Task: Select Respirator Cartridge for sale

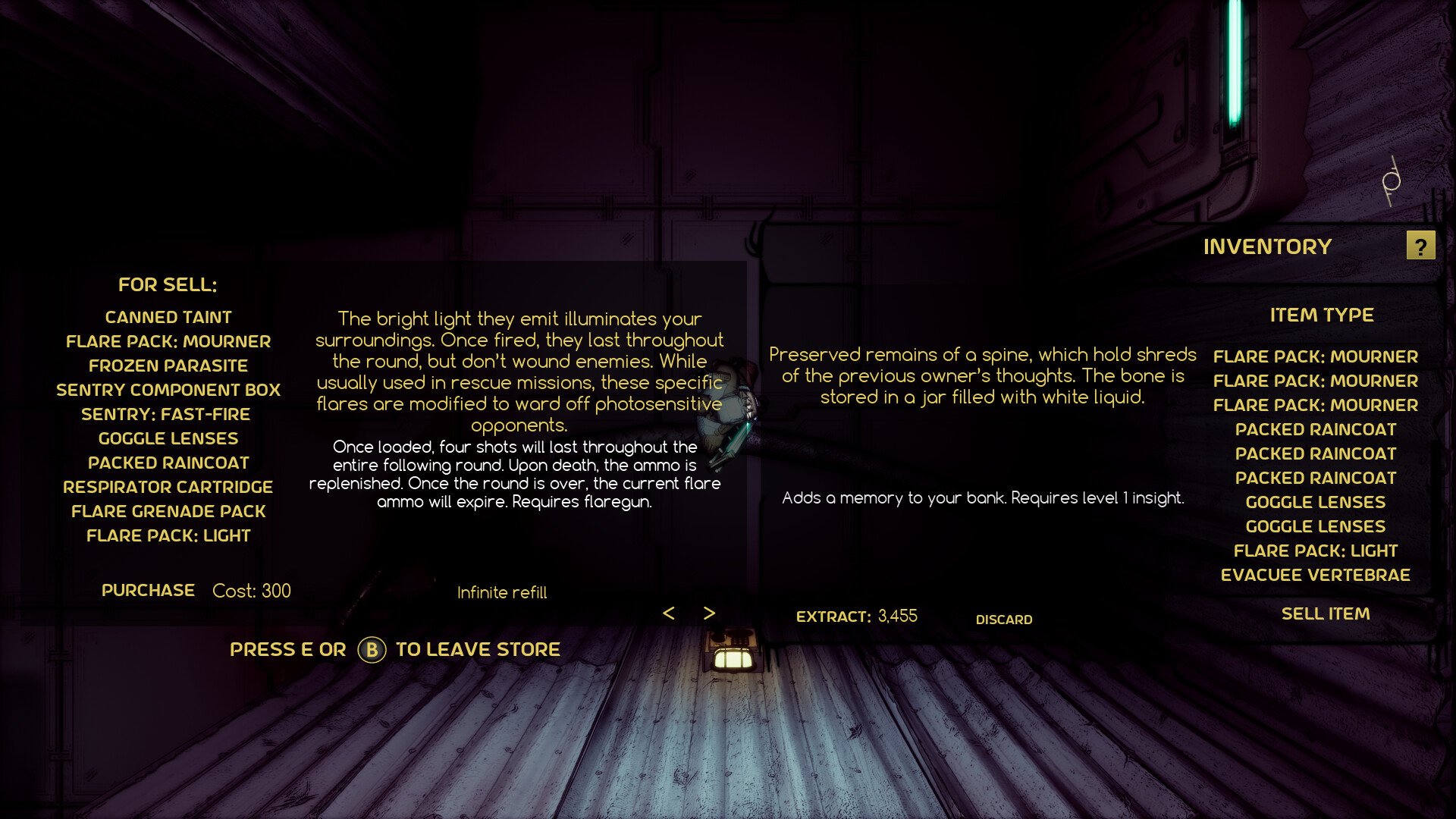Action: pos(168,487)
